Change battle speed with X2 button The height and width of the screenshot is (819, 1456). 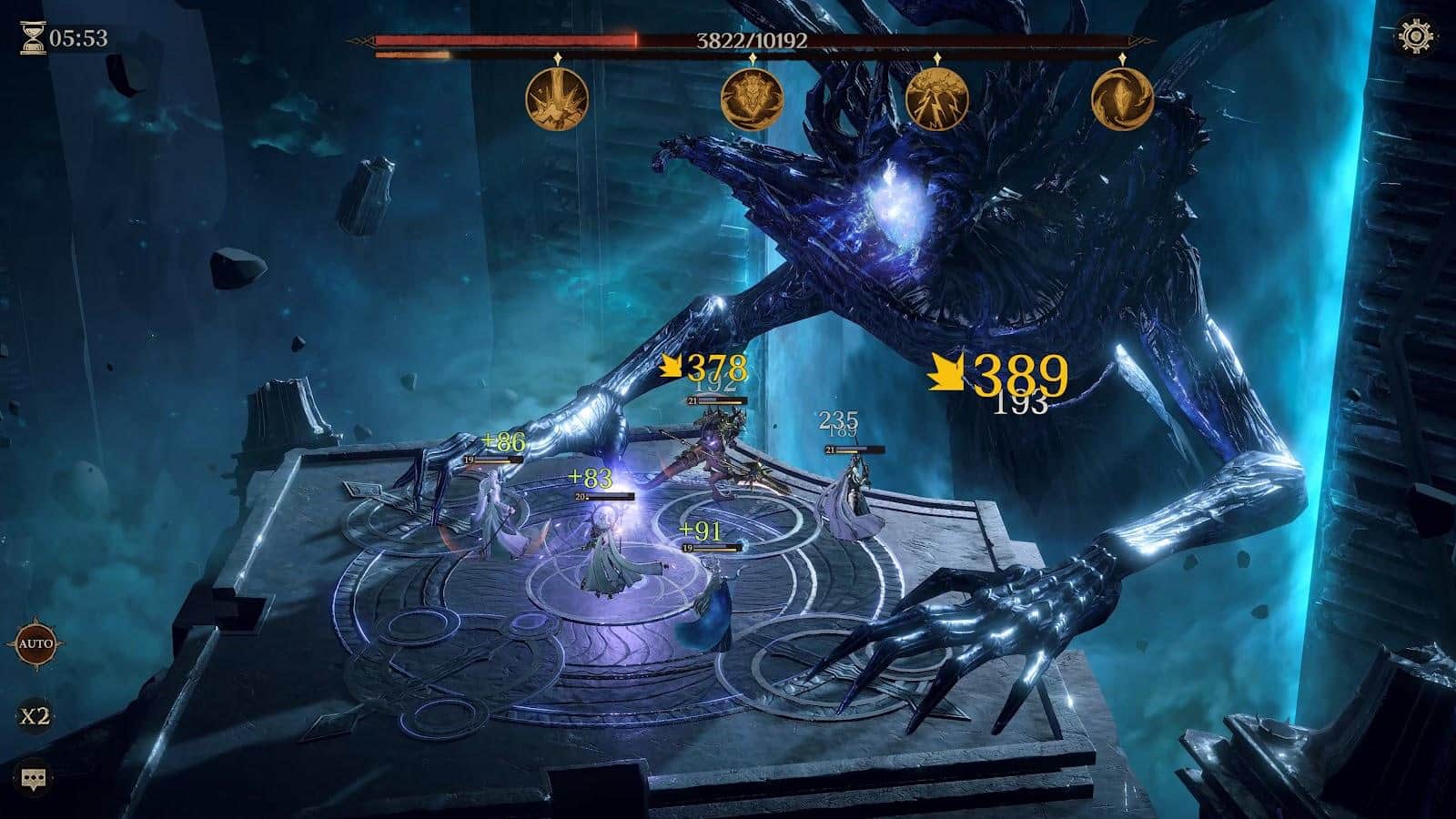coord(35,716)
